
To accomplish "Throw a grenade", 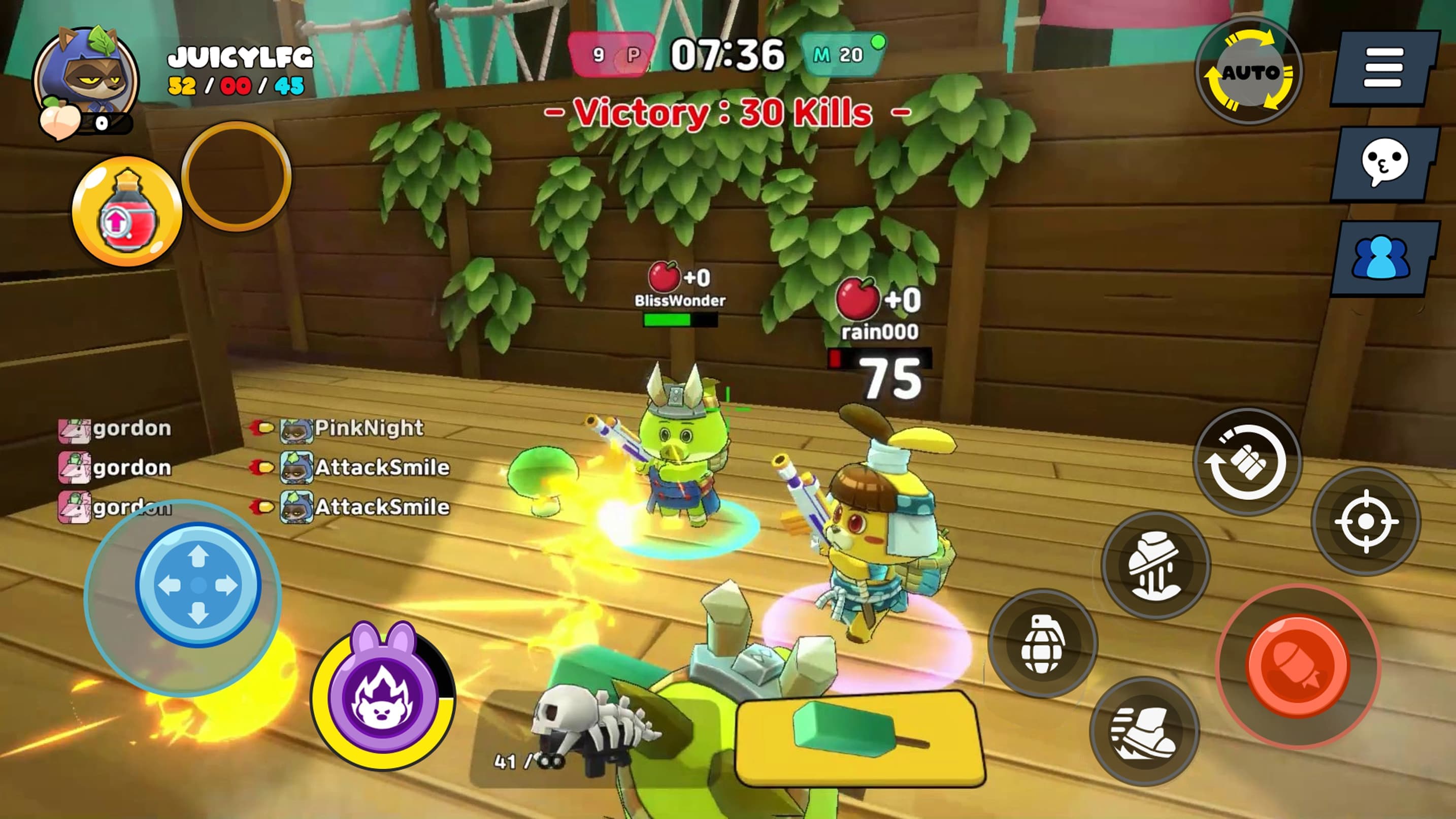I will tap(1043, 644).
